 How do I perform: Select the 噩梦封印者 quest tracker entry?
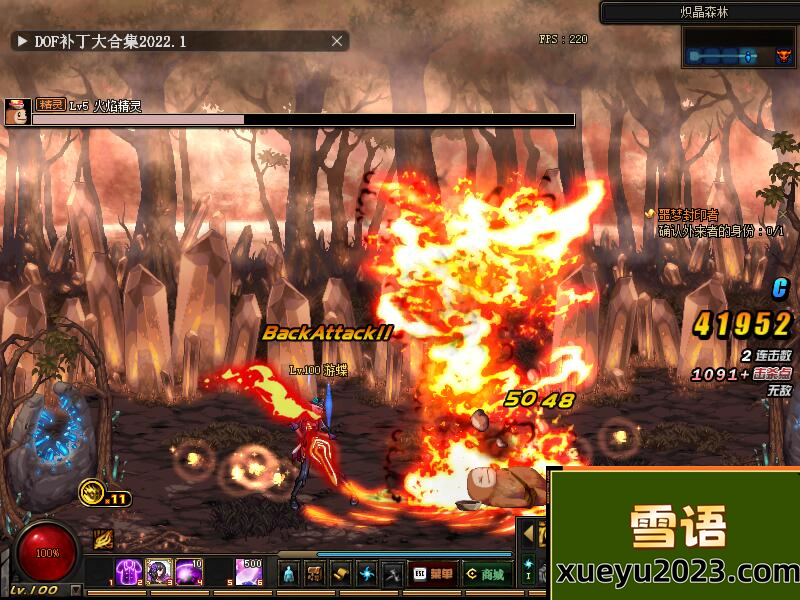pyautogui.click(x=688, y=215)
